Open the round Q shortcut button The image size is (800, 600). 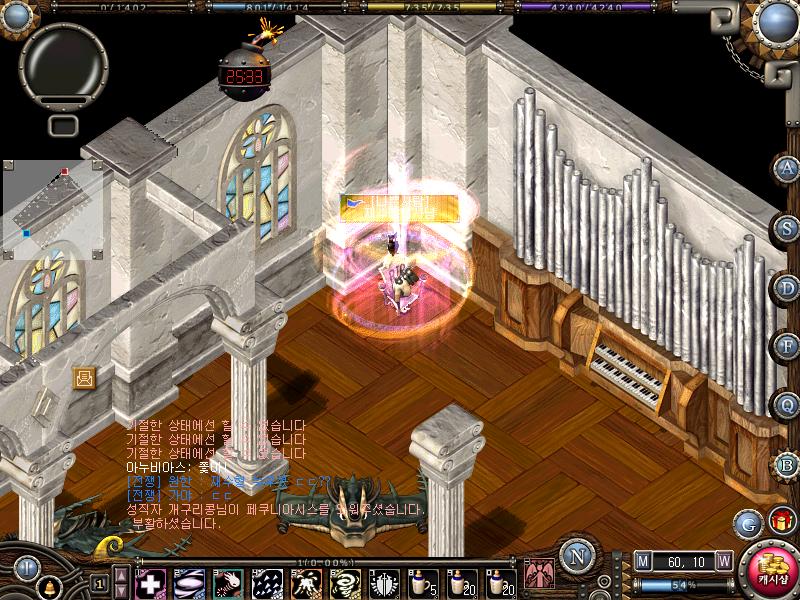[788, 405]
